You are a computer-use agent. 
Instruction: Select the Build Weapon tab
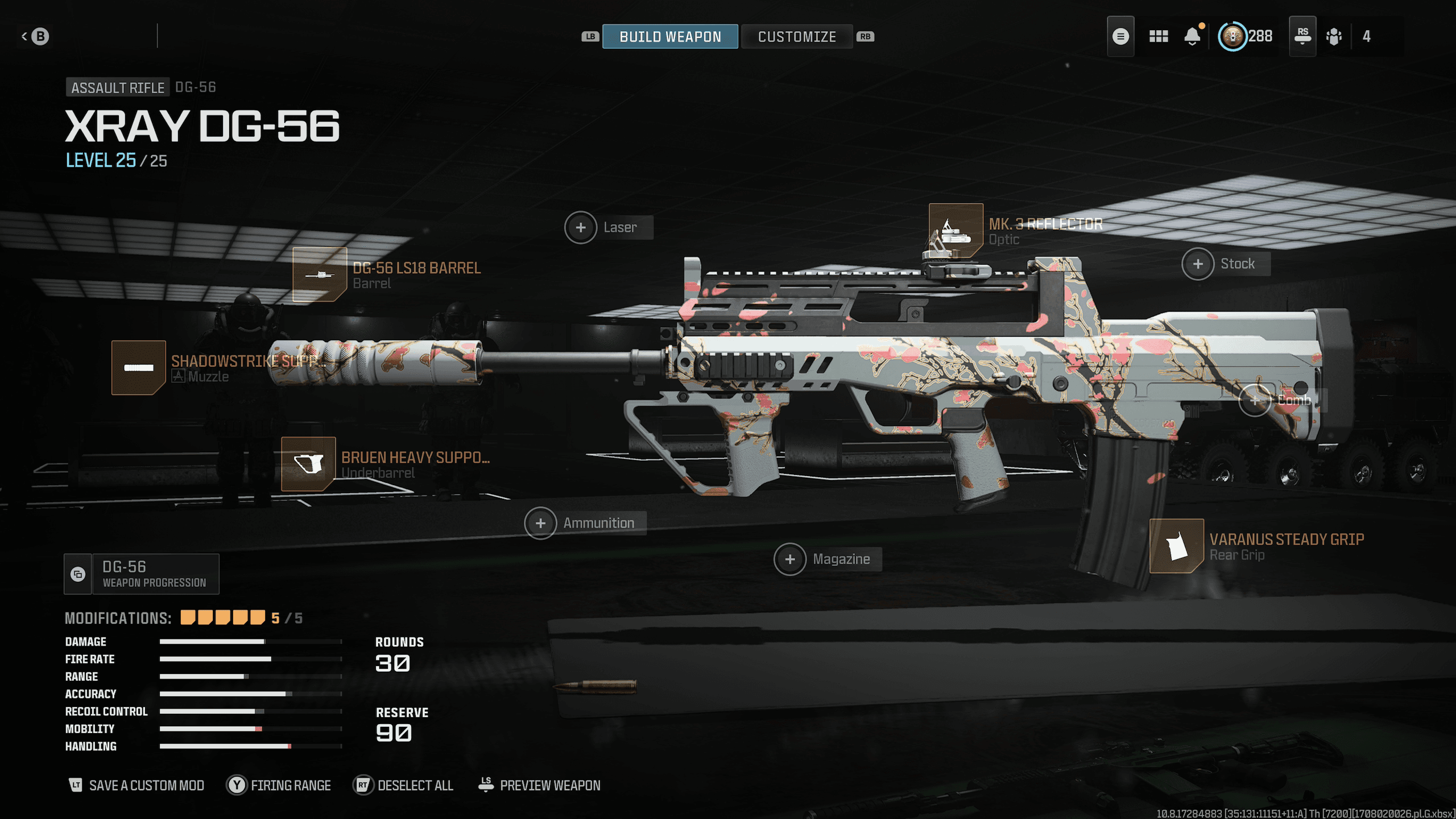[x=670, y=36]
